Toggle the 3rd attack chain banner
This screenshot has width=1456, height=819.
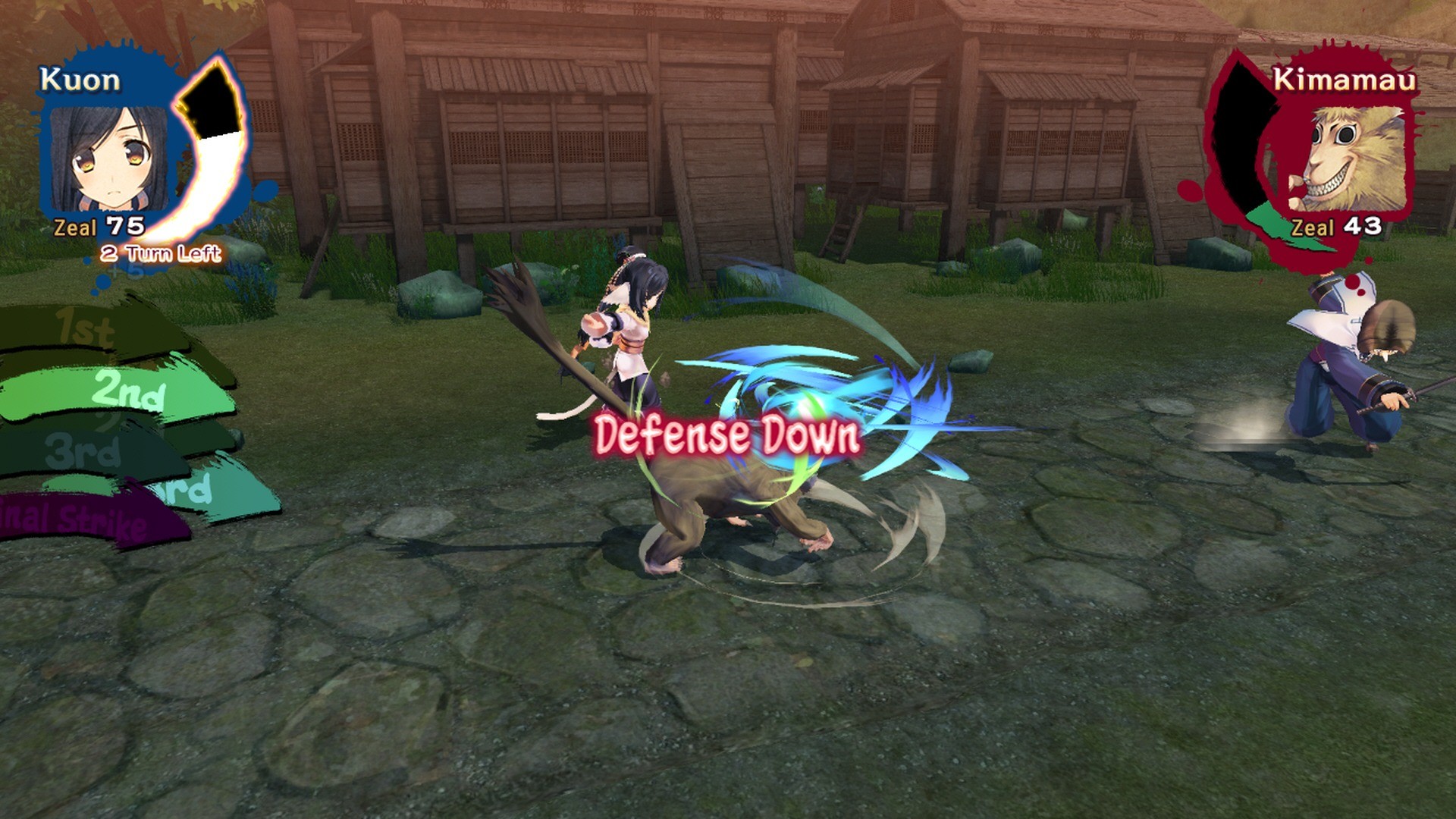83,451
